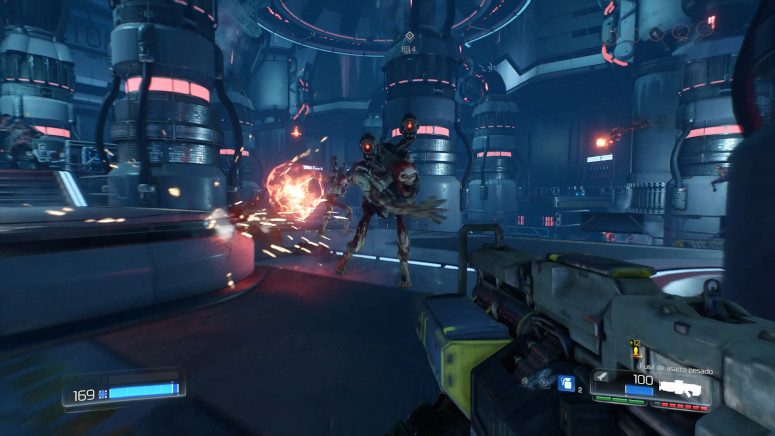
Task: Click the heavy assault rifle weapon icon
Action: [680, 385]
